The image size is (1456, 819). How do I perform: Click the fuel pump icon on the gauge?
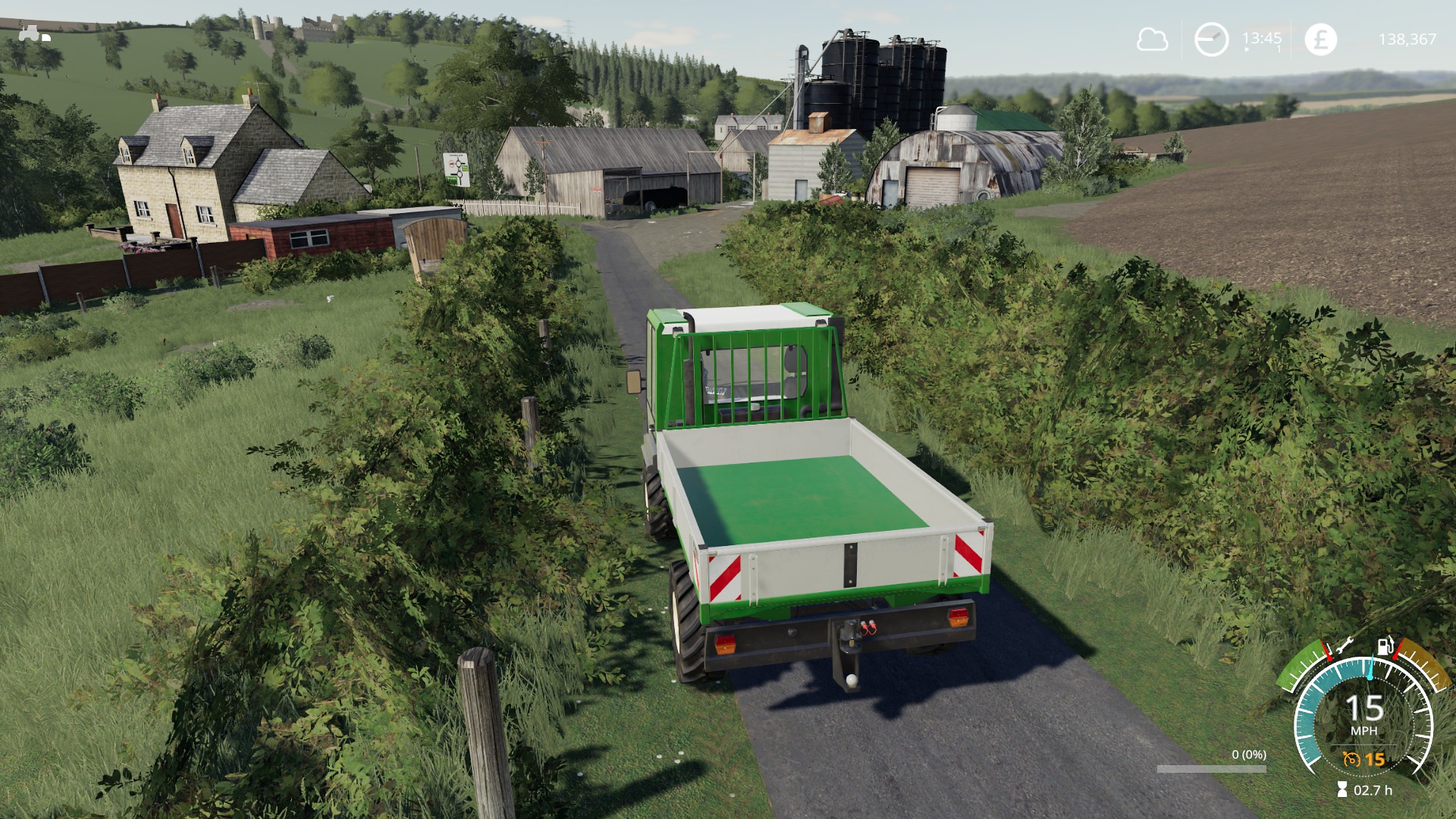(x=1385, y=645)
